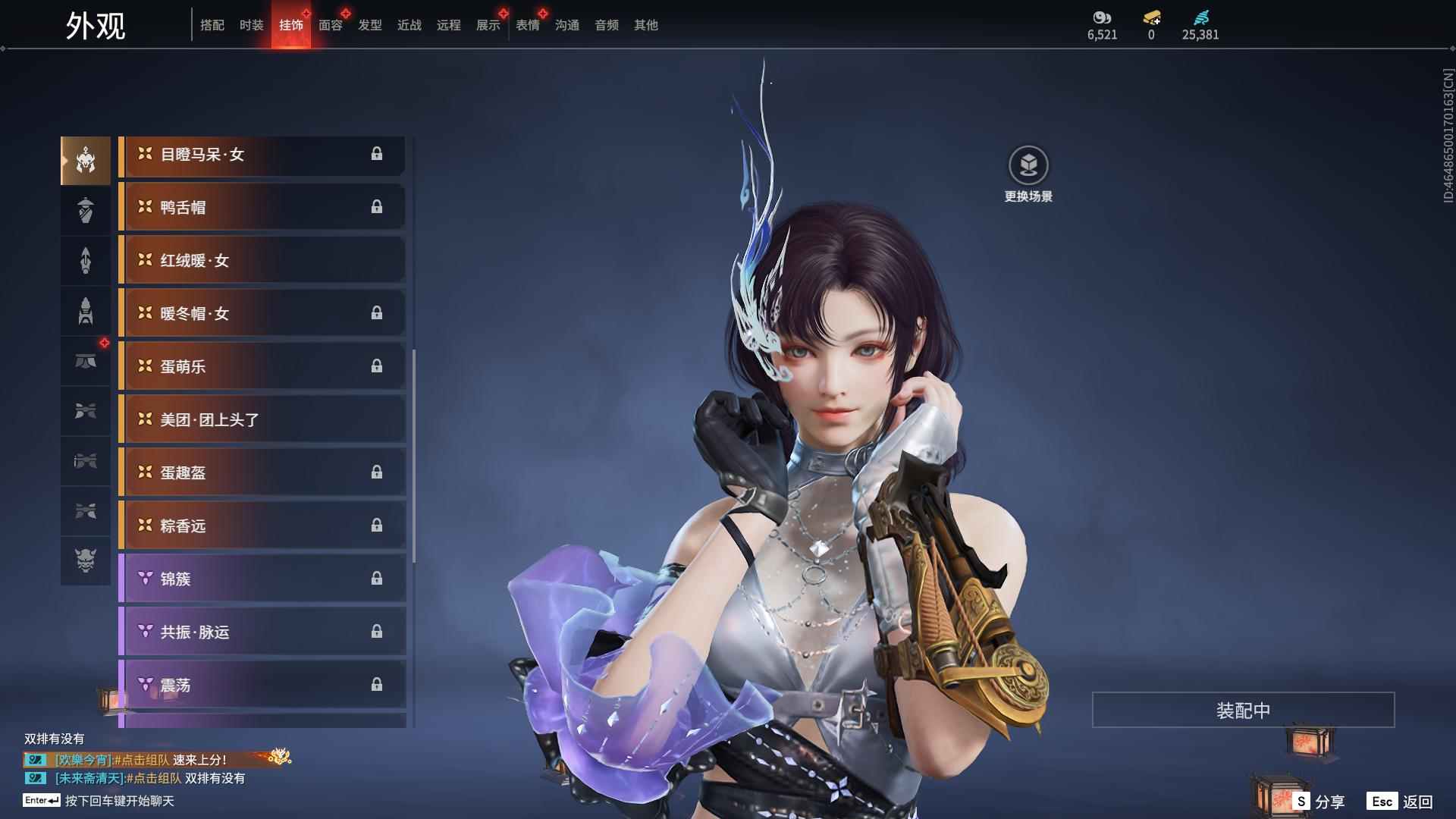Viewport: 1456px width, 819px height.
Task: Switch to the 表情 tab
Action: [x=527, y=25]
